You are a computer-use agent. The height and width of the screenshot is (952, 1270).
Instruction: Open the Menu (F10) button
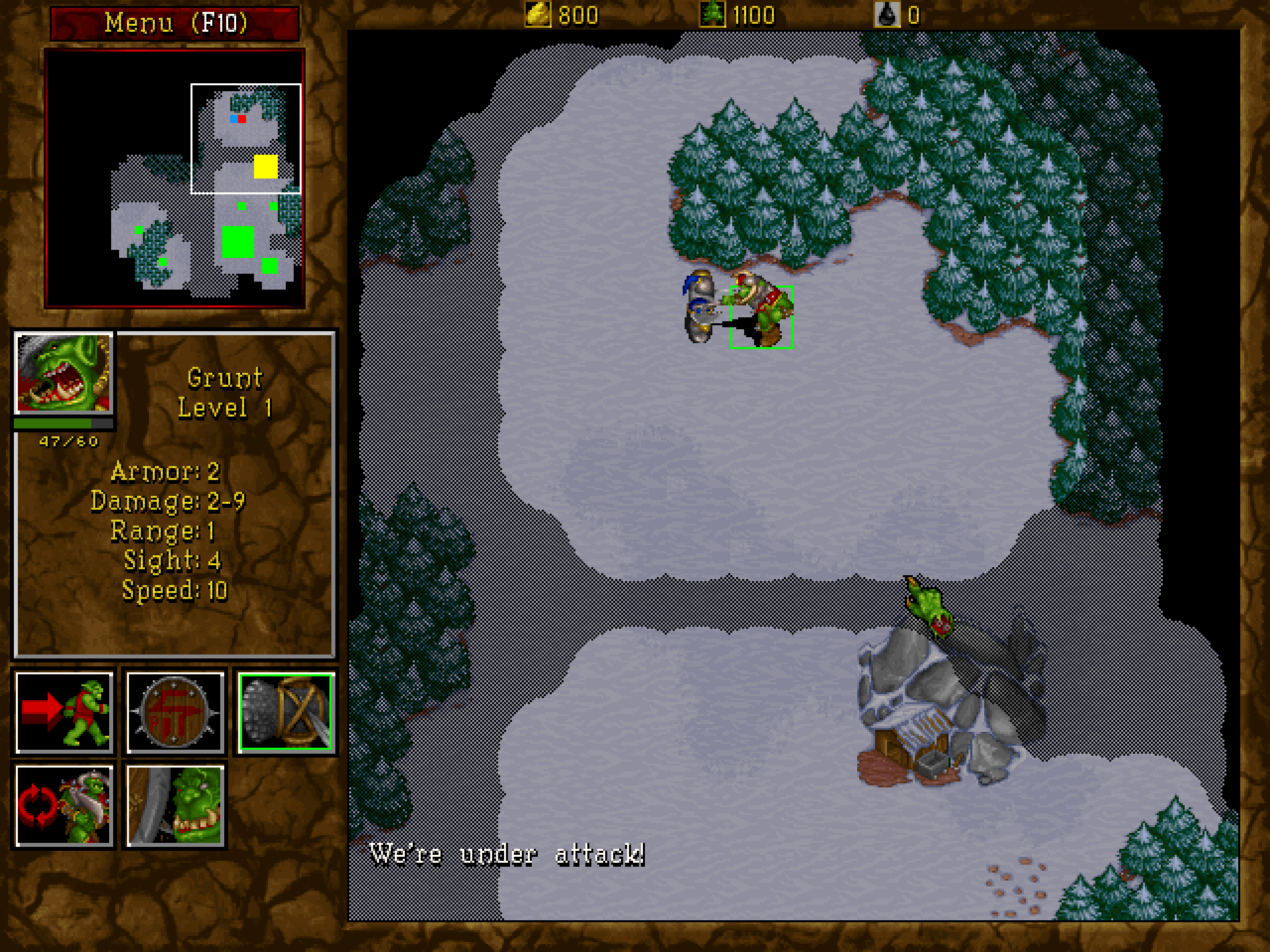(175, 23)
